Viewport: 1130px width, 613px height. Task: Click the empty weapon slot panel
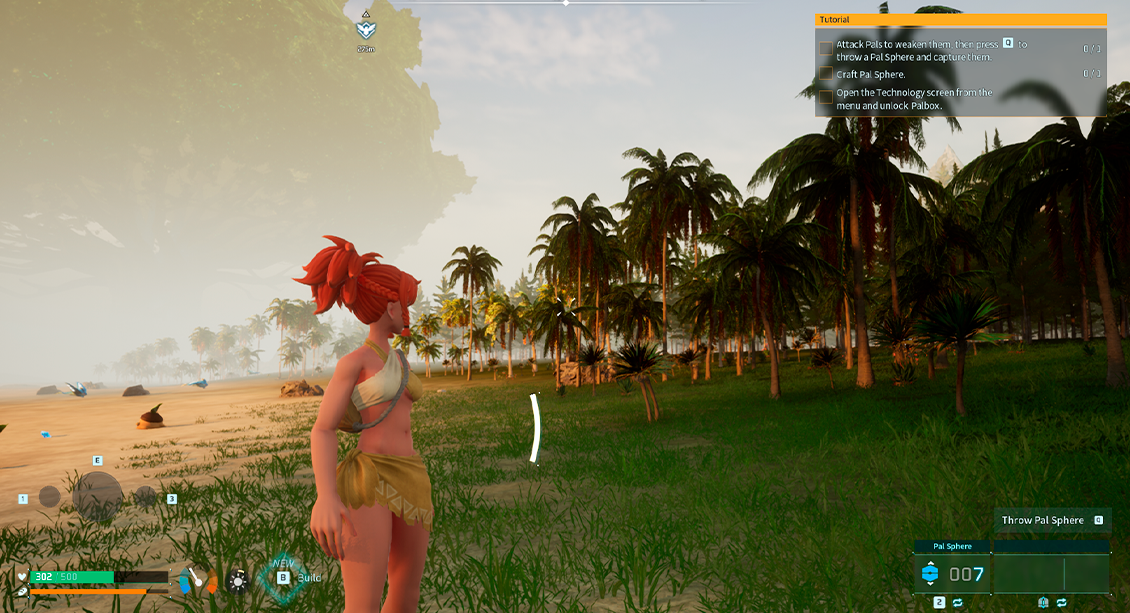coord(1051,574)
